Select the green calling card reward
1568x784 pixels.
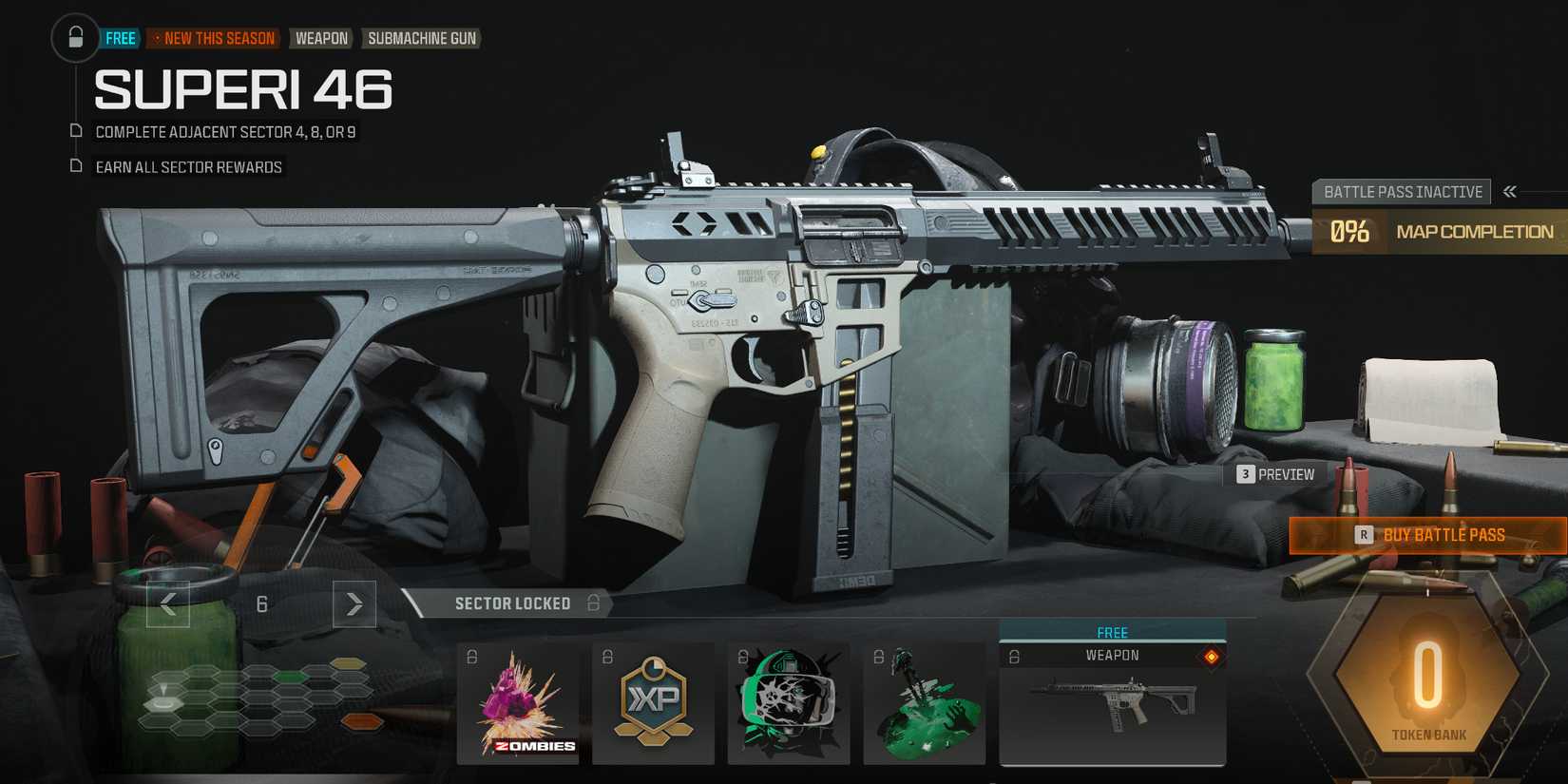pyautogui.click(x=923, y=703)
